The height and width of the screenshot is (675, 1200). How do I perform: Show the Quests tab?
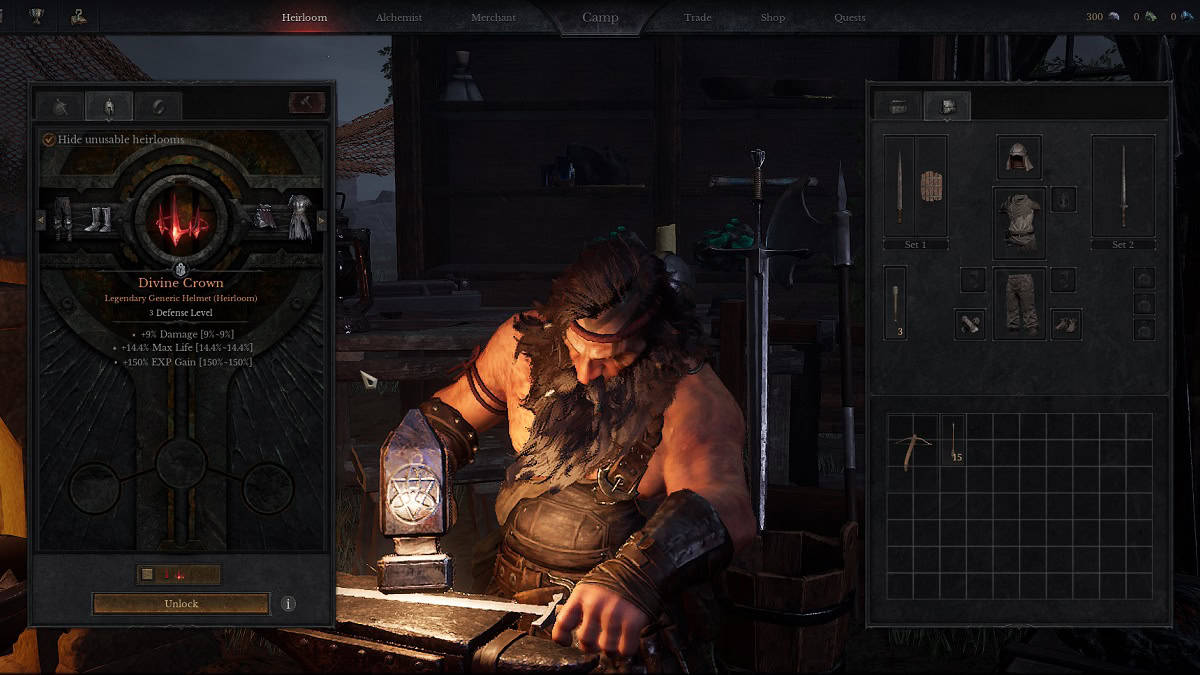point(850,18)
